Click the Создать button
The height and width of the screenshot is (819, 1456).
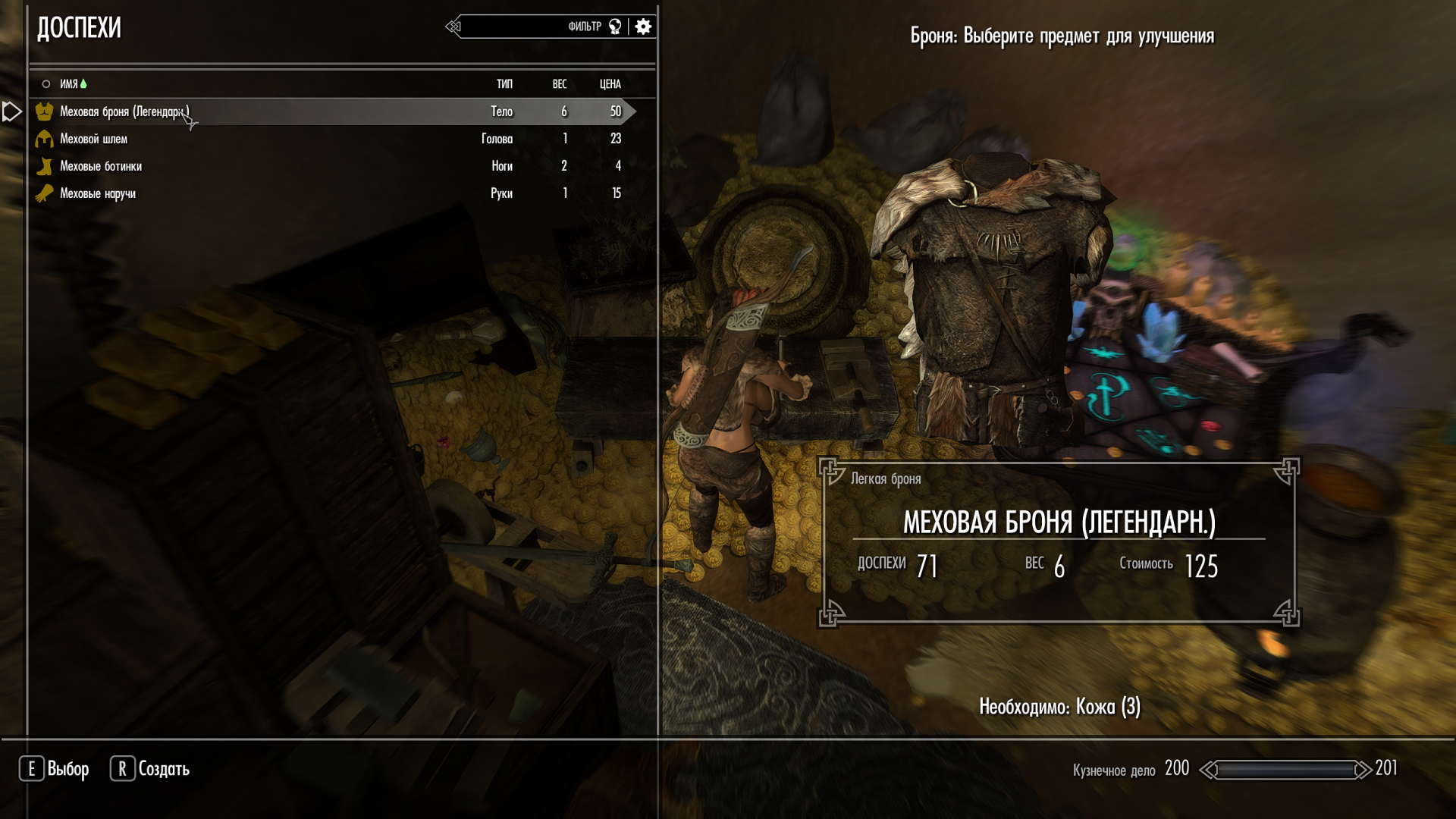point(150,769)
